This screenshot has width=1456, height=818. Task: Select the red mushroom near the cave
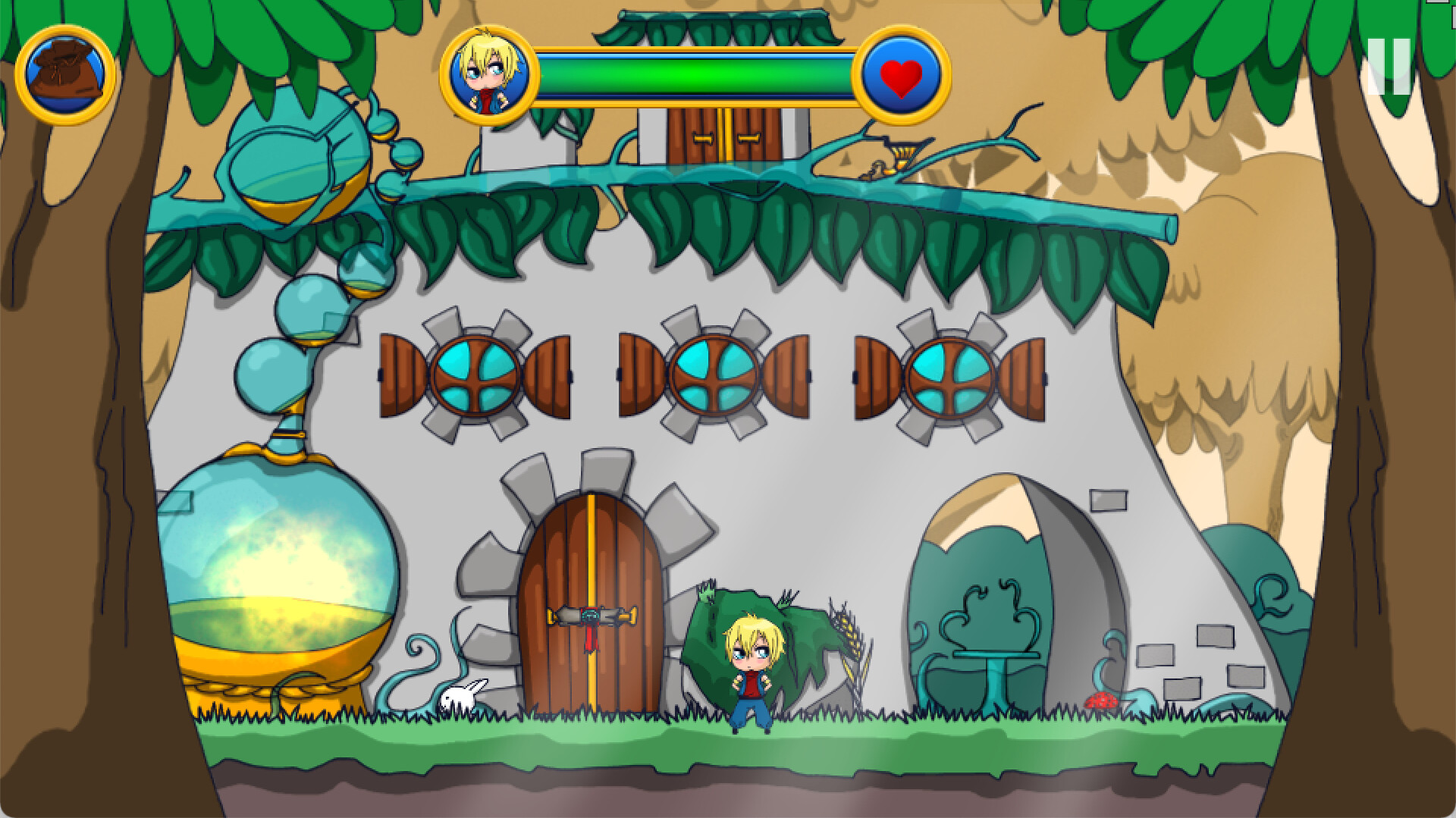point(1100,701)
